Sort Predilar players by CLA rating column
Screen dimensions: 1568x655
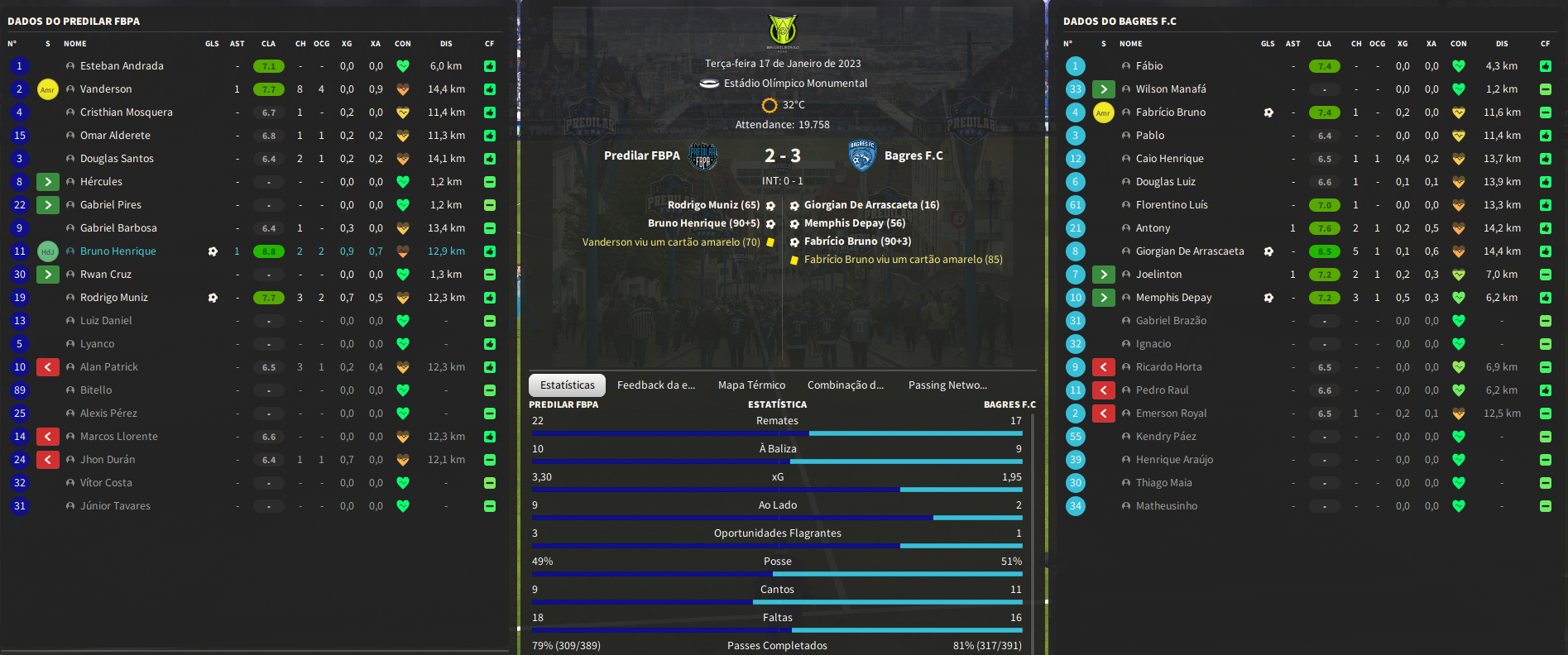[268, 44]
